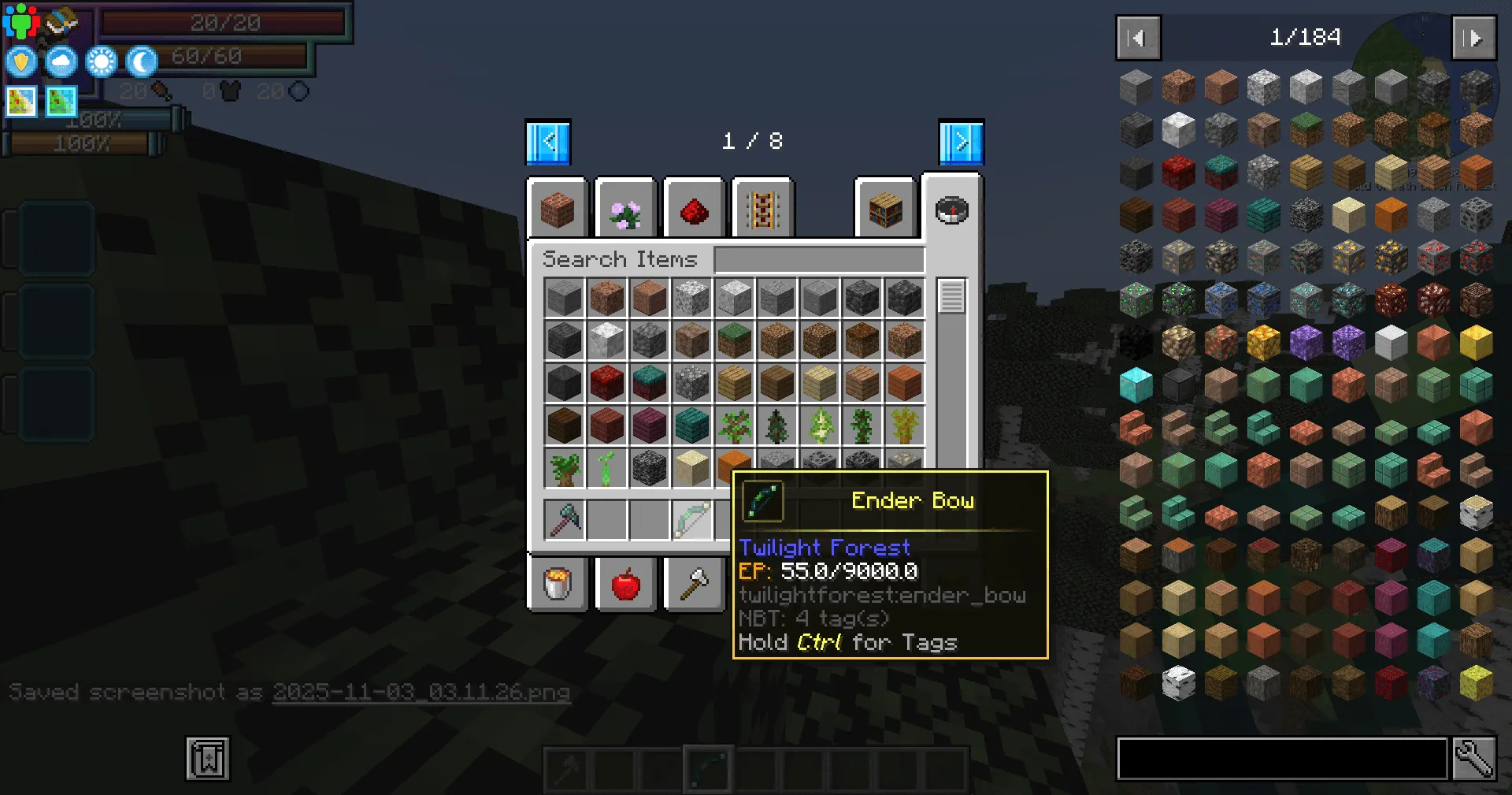The height and width of the screenshot is (795, 1512).
Task: Go to next page of creative inventory
Action: [x=959, y=142]
